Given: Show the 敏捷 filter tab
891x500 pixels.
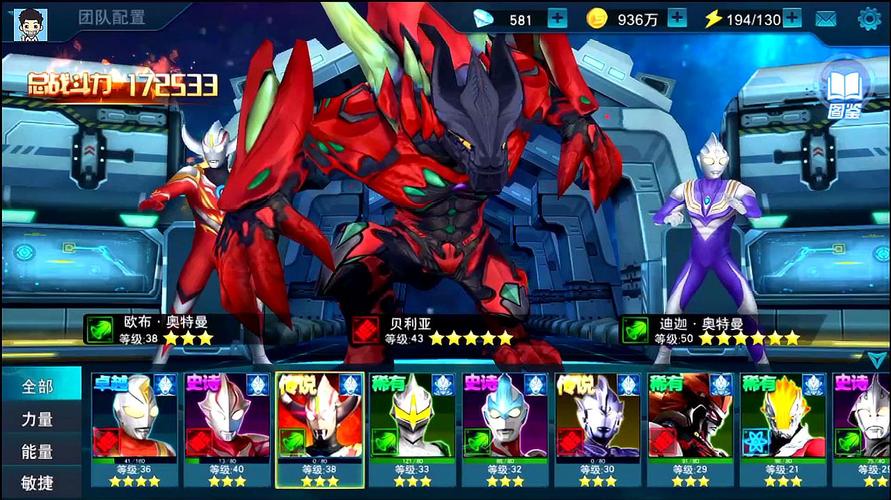Looking at the screenshot, I should tap(38, 483).
